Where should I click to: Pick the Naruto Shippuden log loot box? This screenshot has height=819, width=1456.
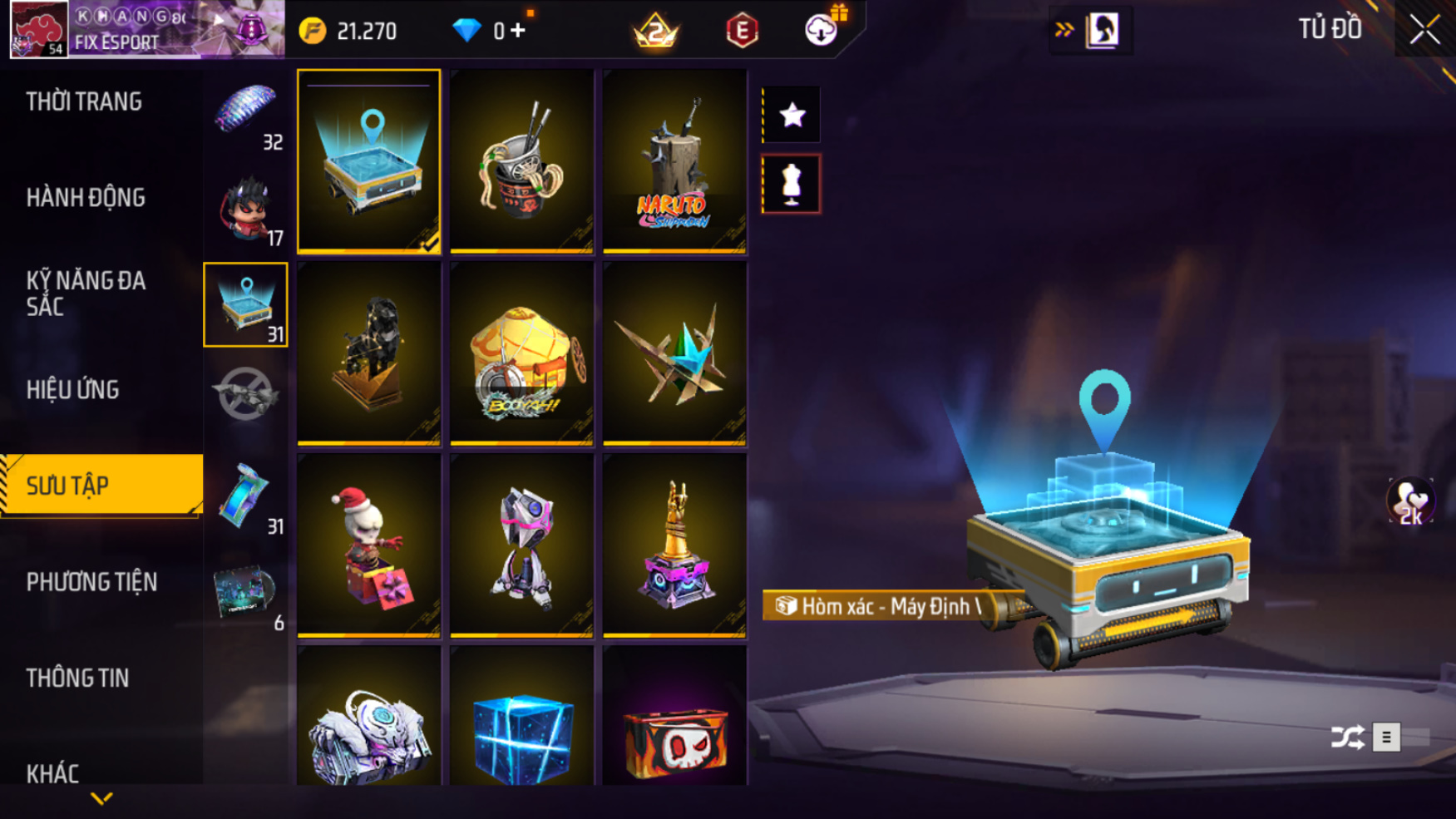674,162
